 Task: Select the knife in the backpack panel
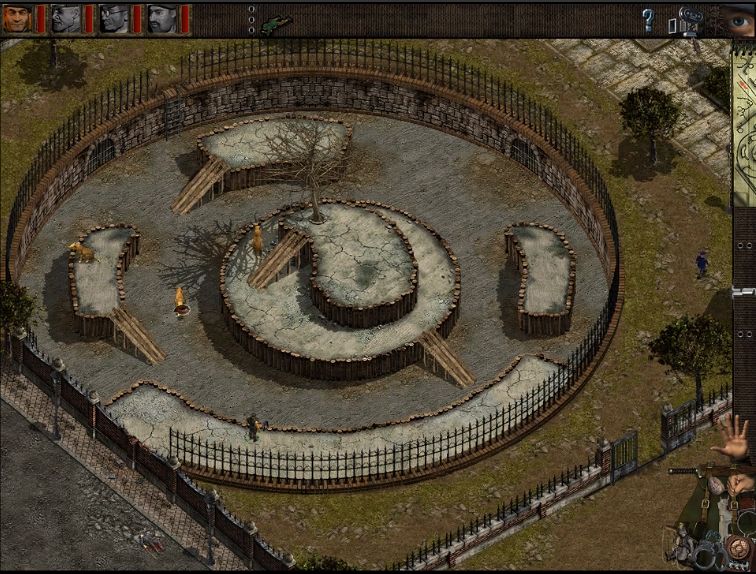tap(692, 470)
